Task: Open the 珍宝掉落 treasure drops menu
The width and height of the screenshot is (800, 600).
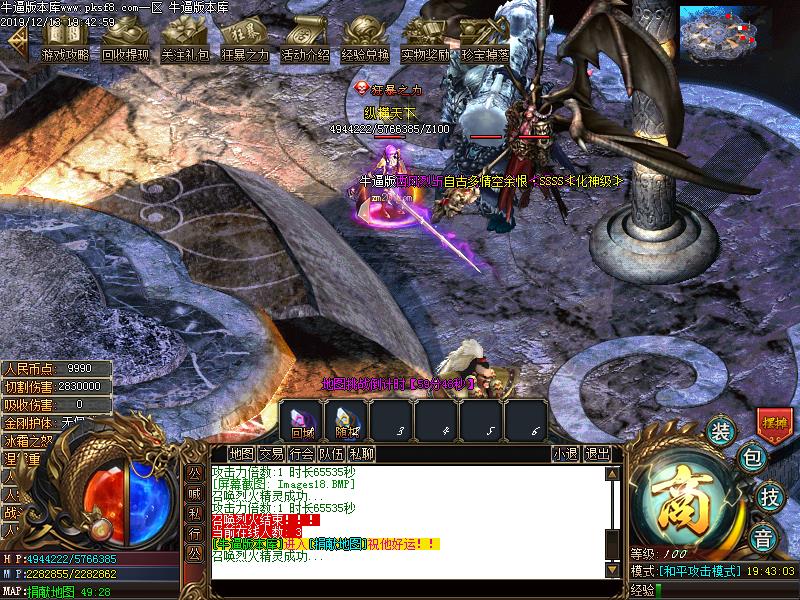Action: pos(485,42)
